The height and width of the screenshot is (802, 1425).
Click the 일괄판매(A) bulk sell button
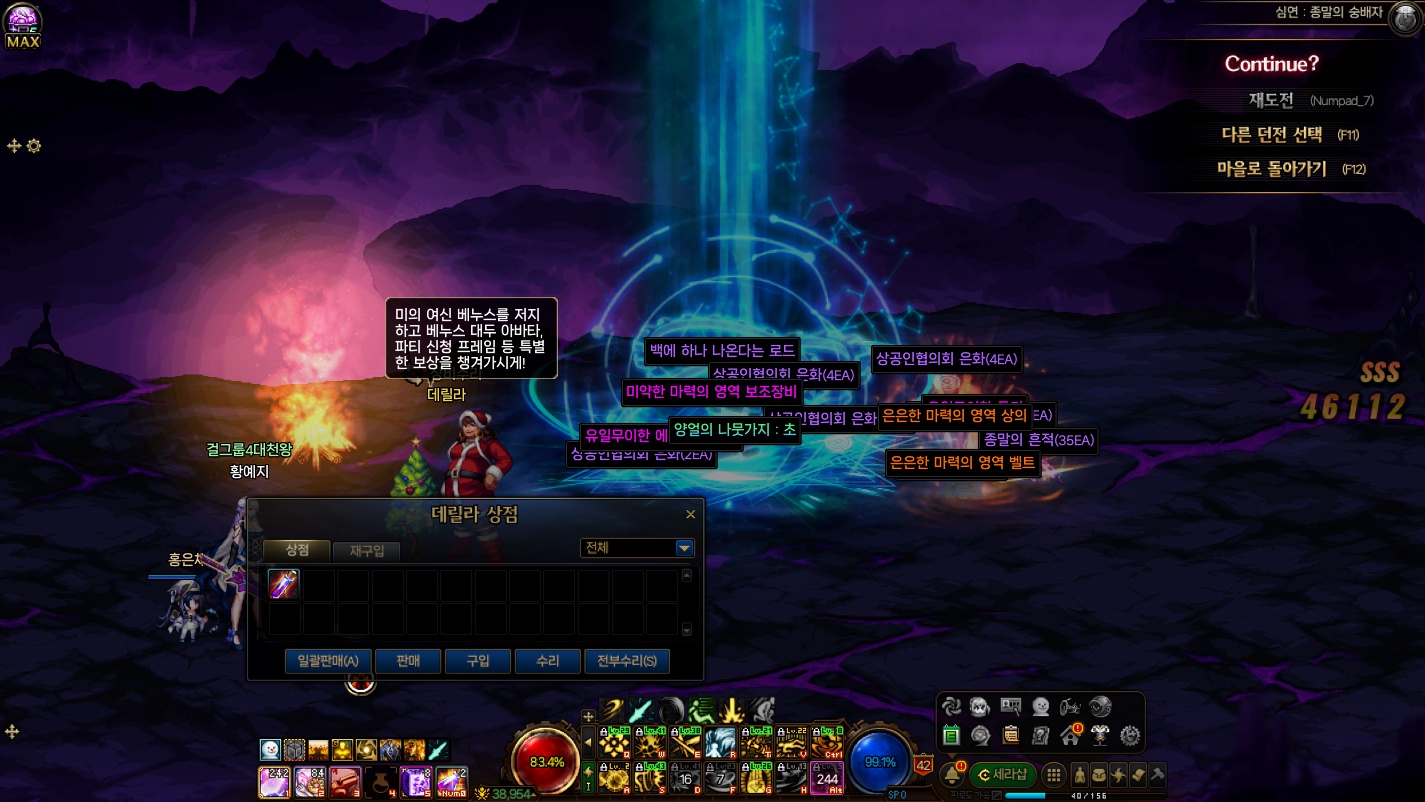[x=328, y=661]
